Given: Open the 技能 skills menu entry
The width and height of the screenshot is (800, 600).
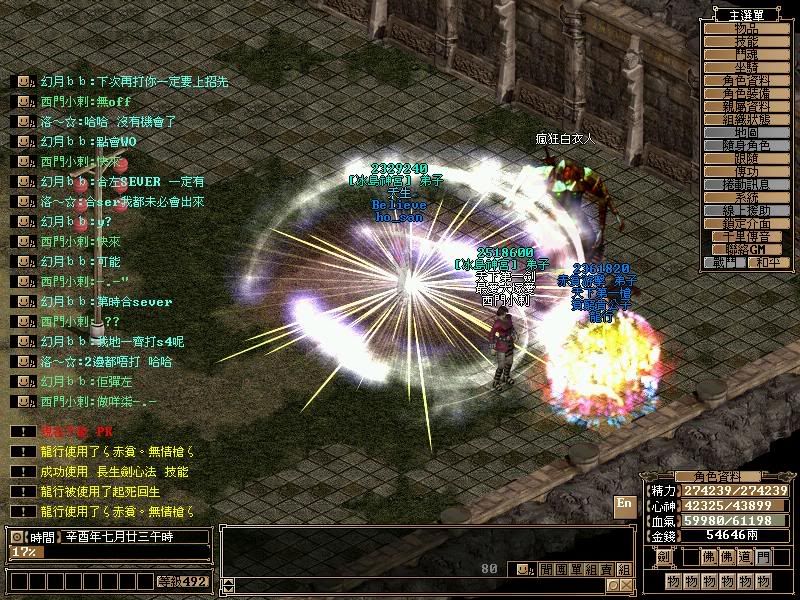Looking at the screenshot, I should (x=746, y=41).
